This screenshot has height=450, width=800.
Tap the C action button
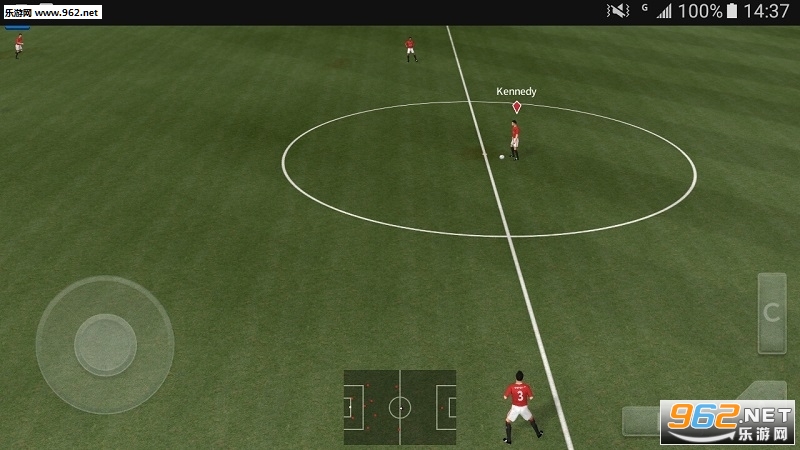771,313
